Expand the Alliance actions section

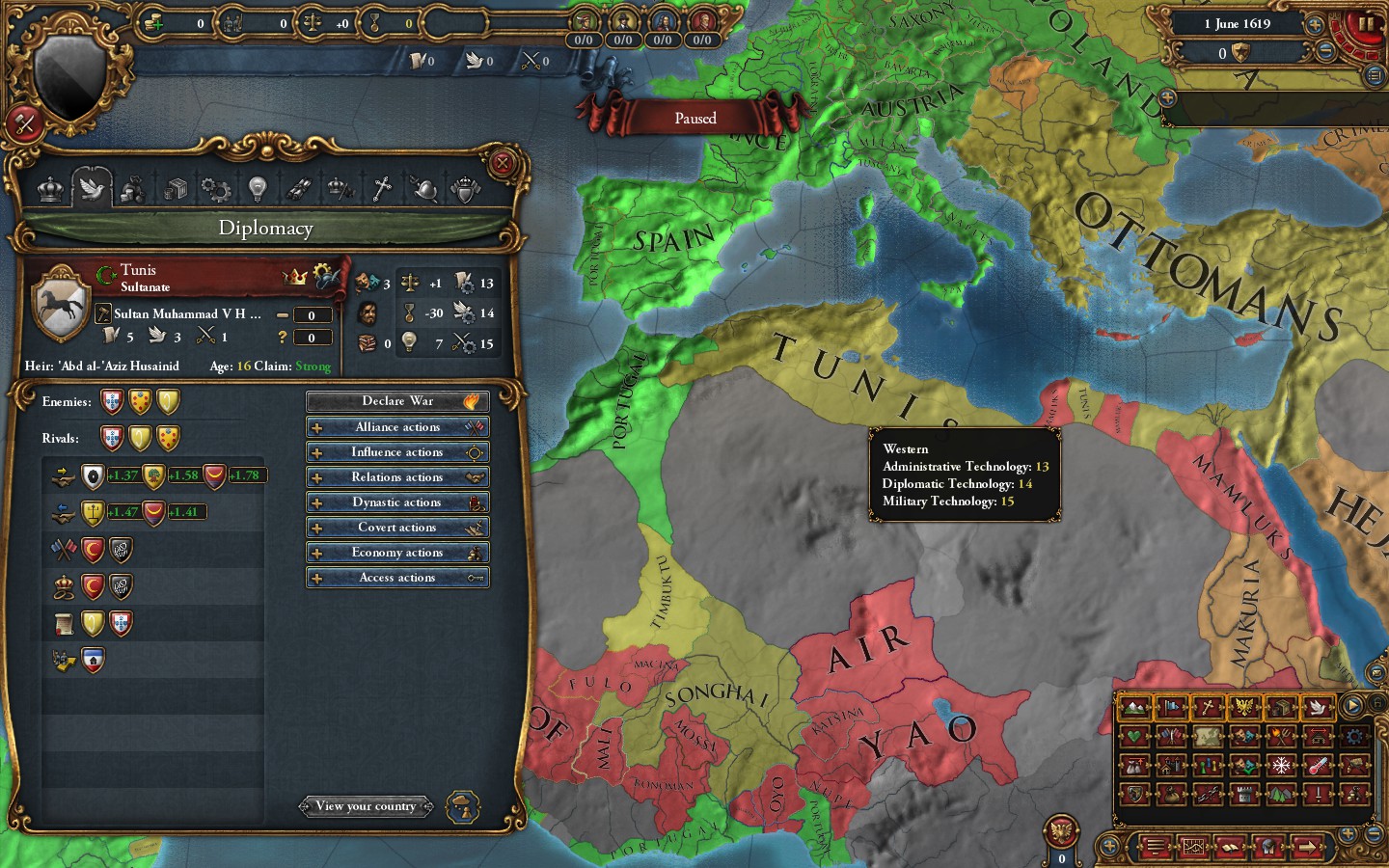[397, 426]
